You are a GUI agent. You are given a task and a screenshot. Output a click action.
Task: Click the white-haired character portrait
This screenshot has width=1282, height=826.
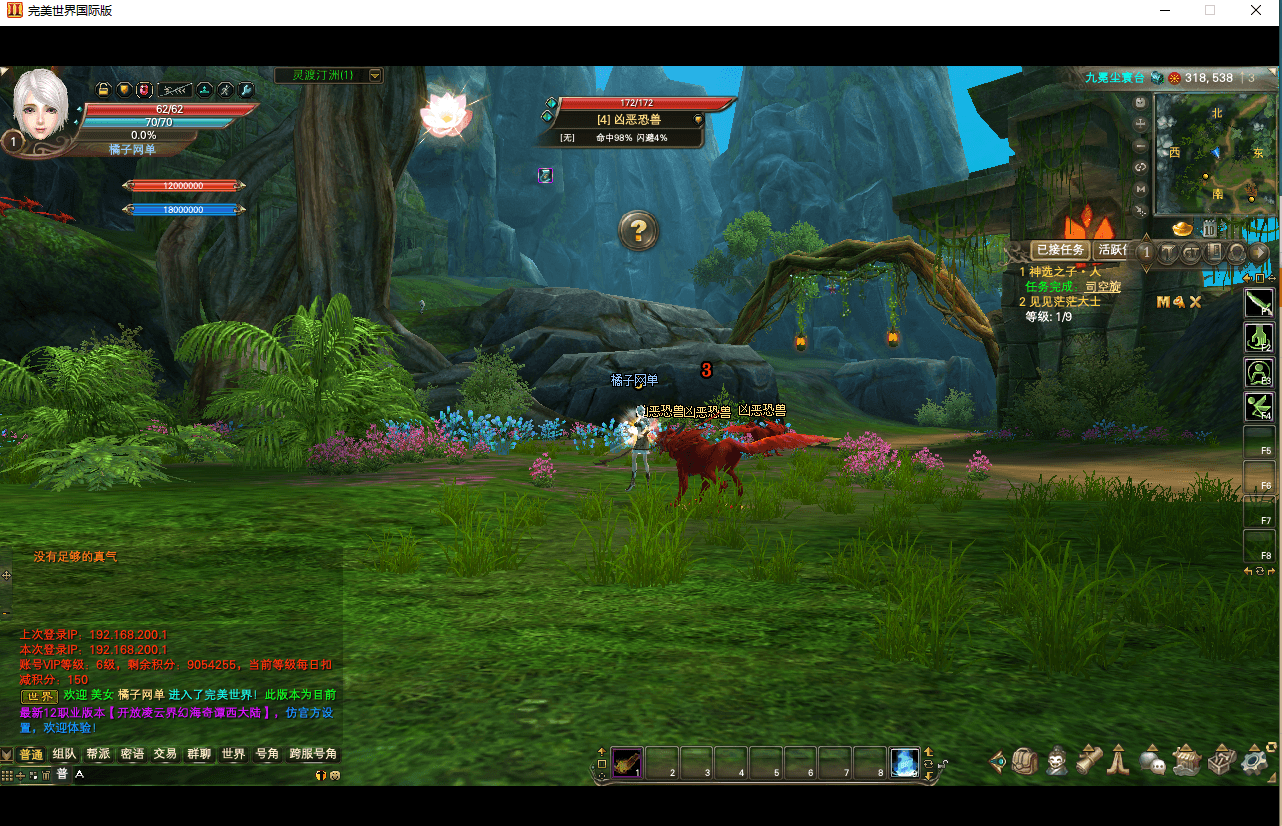coord(40,105)
